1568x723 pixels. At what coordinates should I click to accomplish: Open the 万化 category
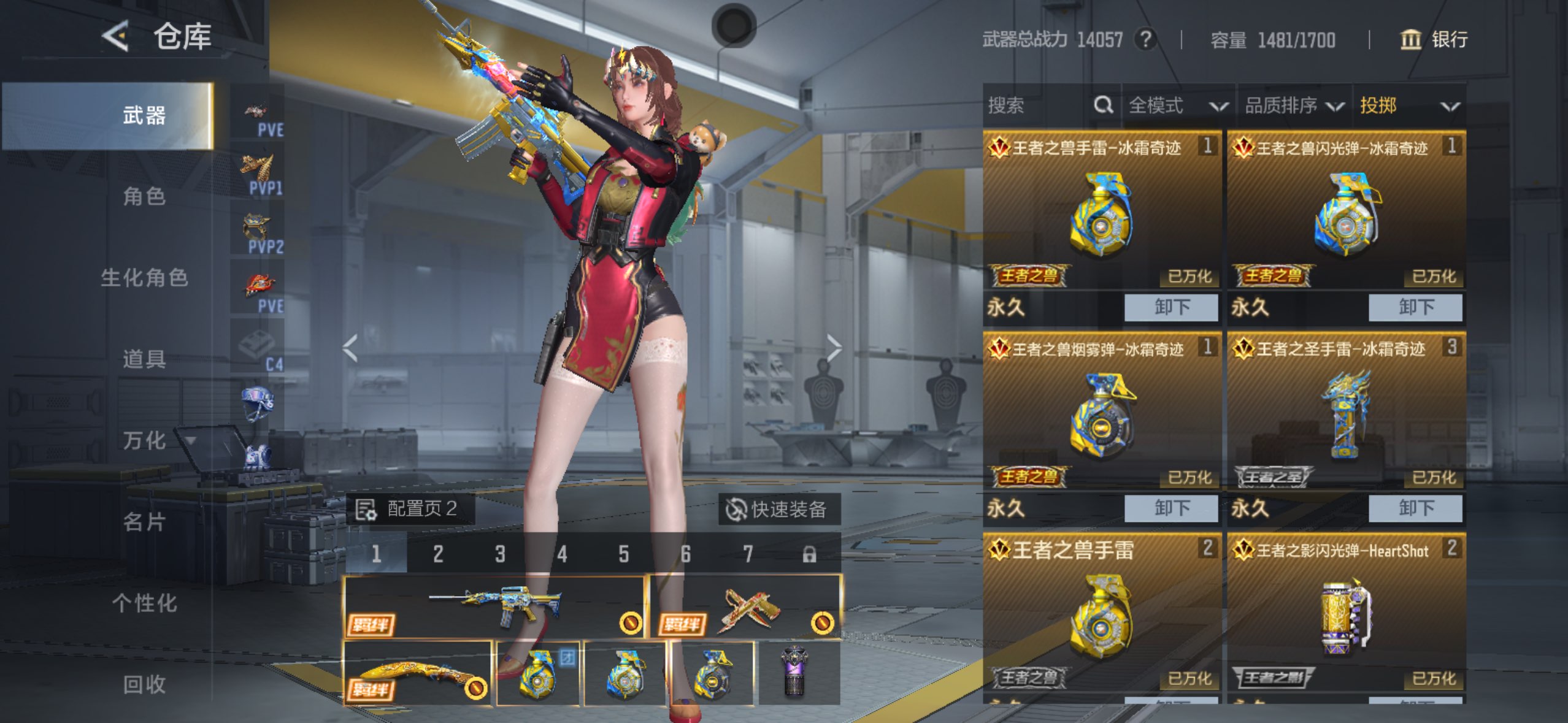[144, 440]
